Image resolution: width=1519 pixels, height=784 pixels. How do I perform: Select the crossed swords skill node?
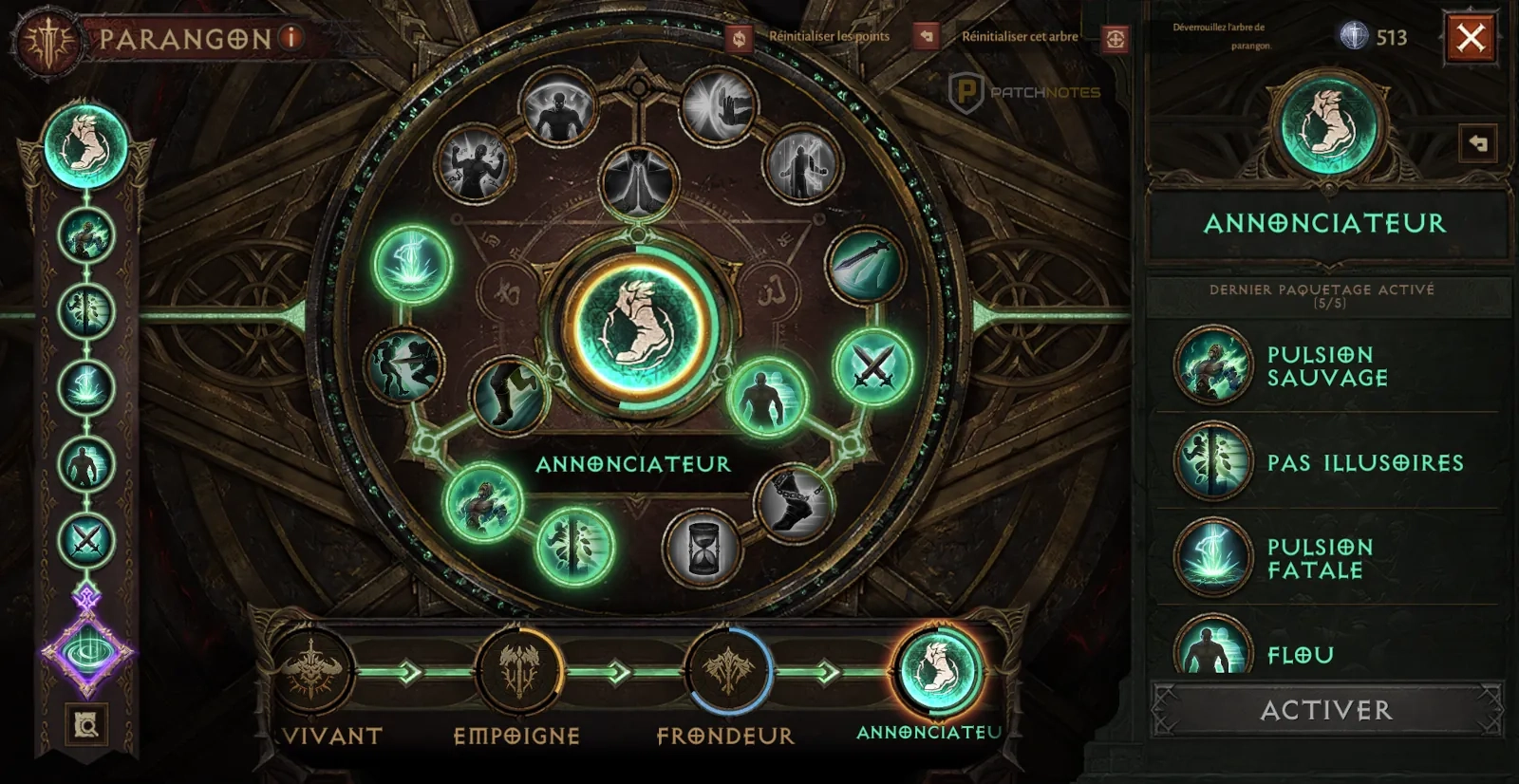click(x=872, y=366)
